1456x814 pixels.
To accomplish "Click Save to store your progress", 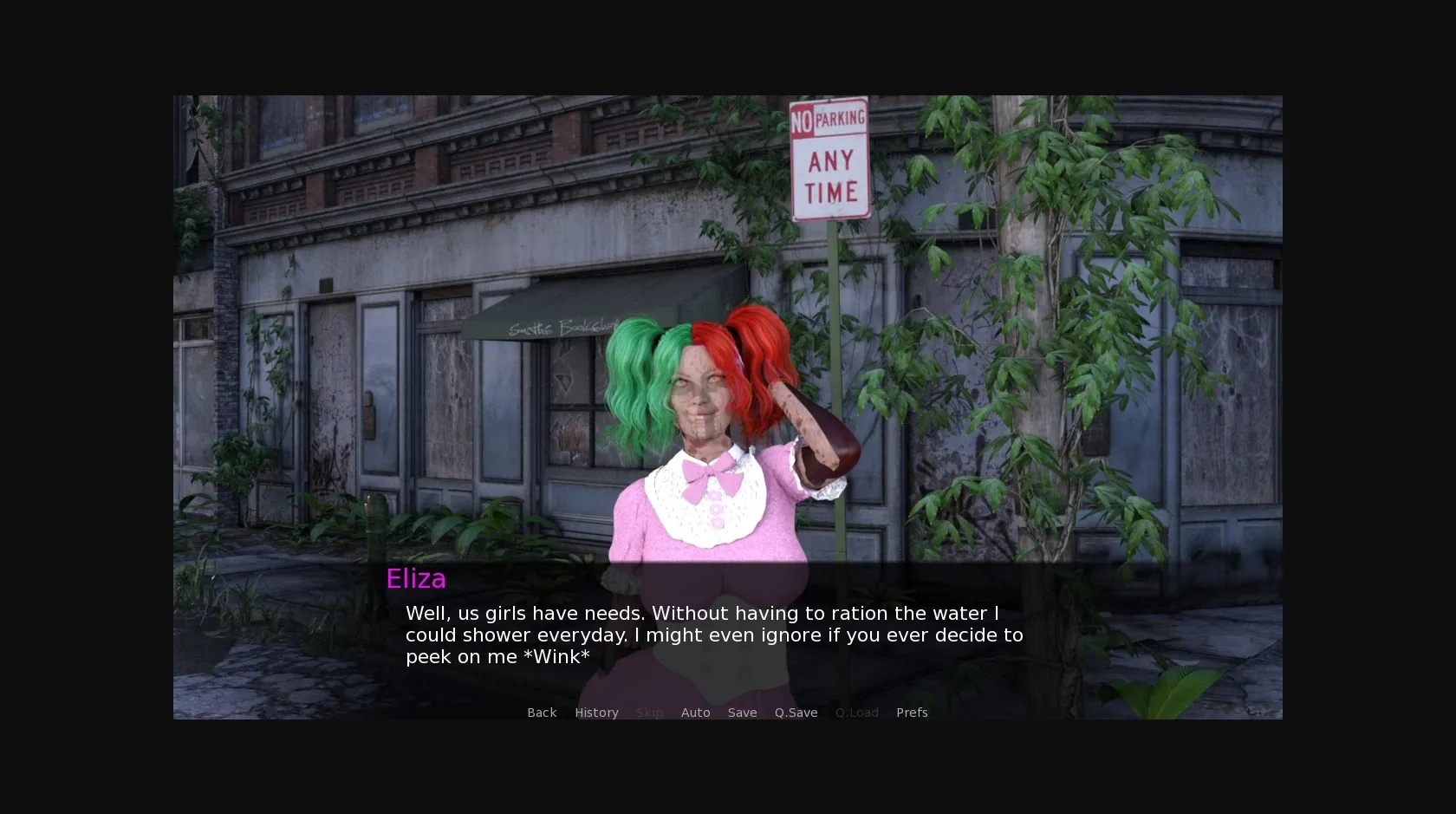I will 742,712.
